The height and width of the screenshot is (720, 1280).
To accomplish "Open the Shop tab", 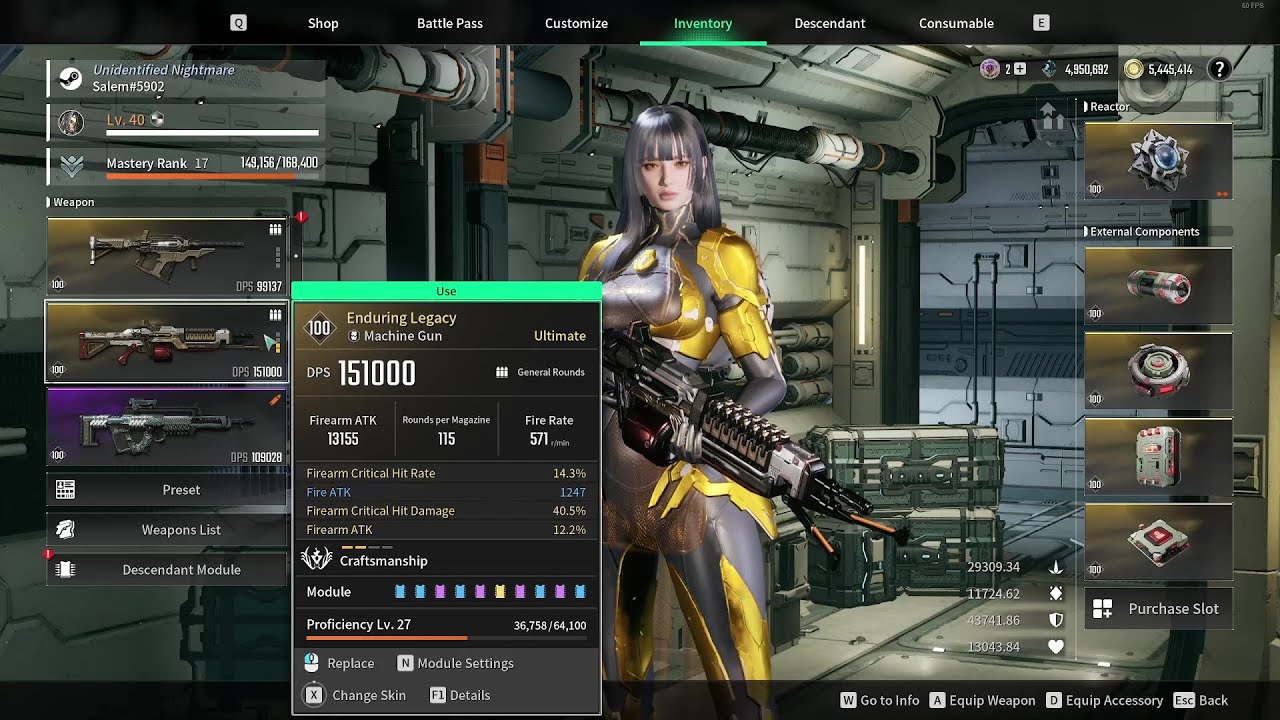I will point(323,23).
